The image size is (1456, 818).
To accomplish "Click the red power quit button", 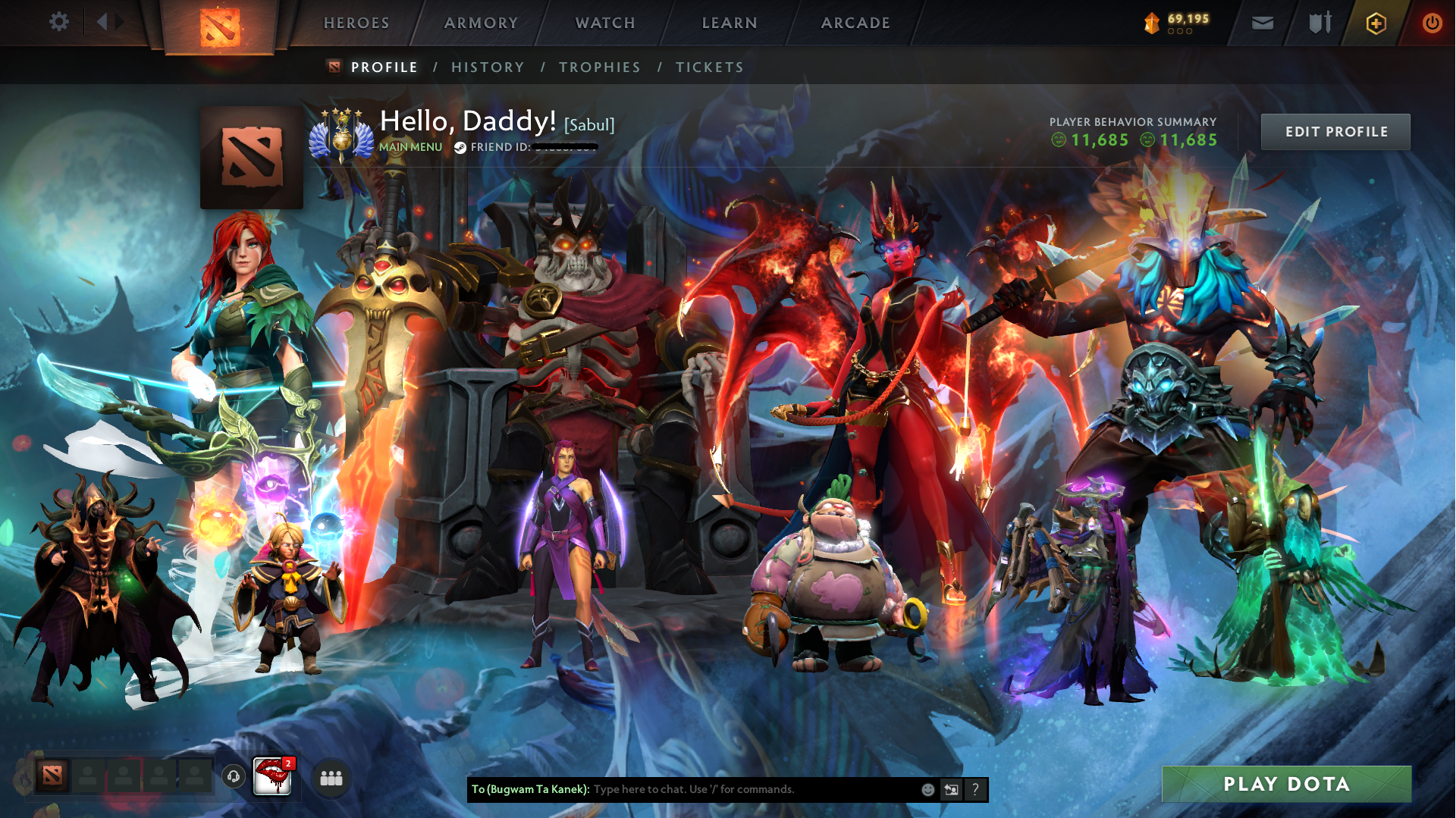I will coord(1432,24).
